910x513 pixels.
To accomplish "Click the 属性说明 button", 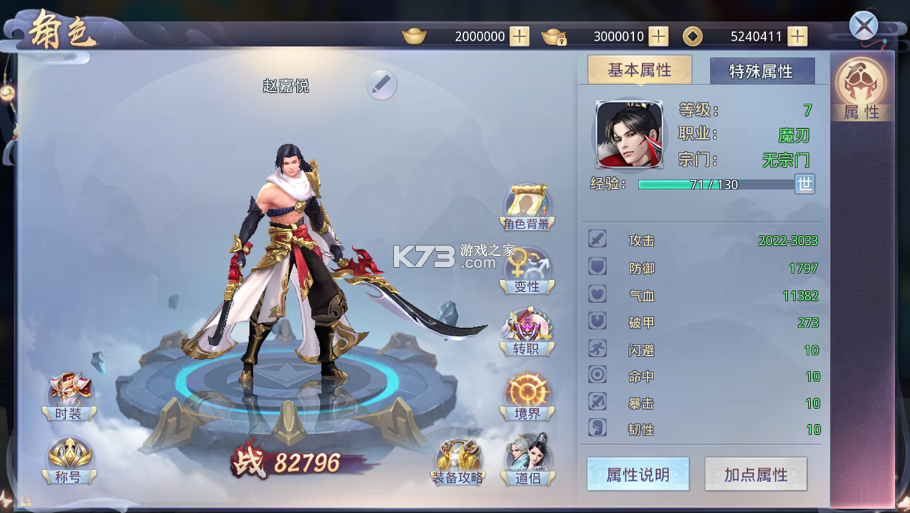I will pyautogui.click(x=638, y=474).
